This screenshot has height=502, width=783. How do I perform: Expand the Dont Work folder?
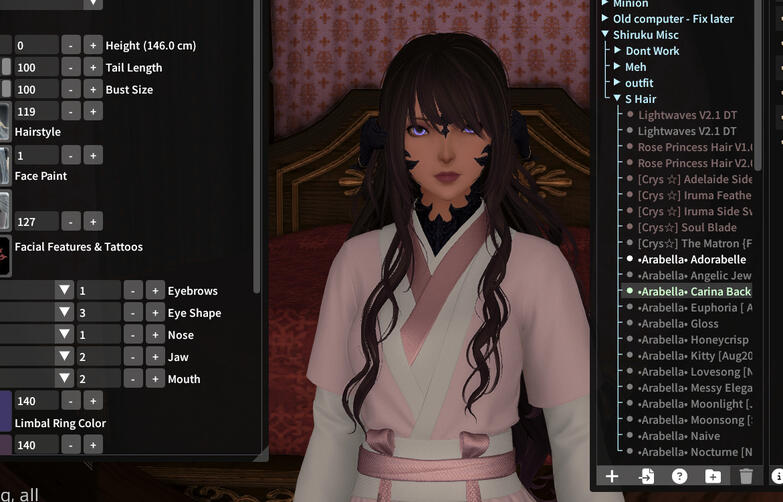pyautogui.click(x=618, y=51)
